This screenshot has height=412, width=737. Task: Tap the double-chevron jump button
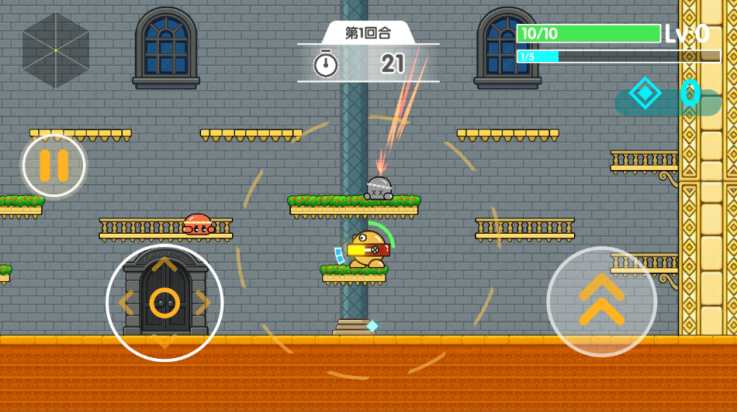(602, 301)
